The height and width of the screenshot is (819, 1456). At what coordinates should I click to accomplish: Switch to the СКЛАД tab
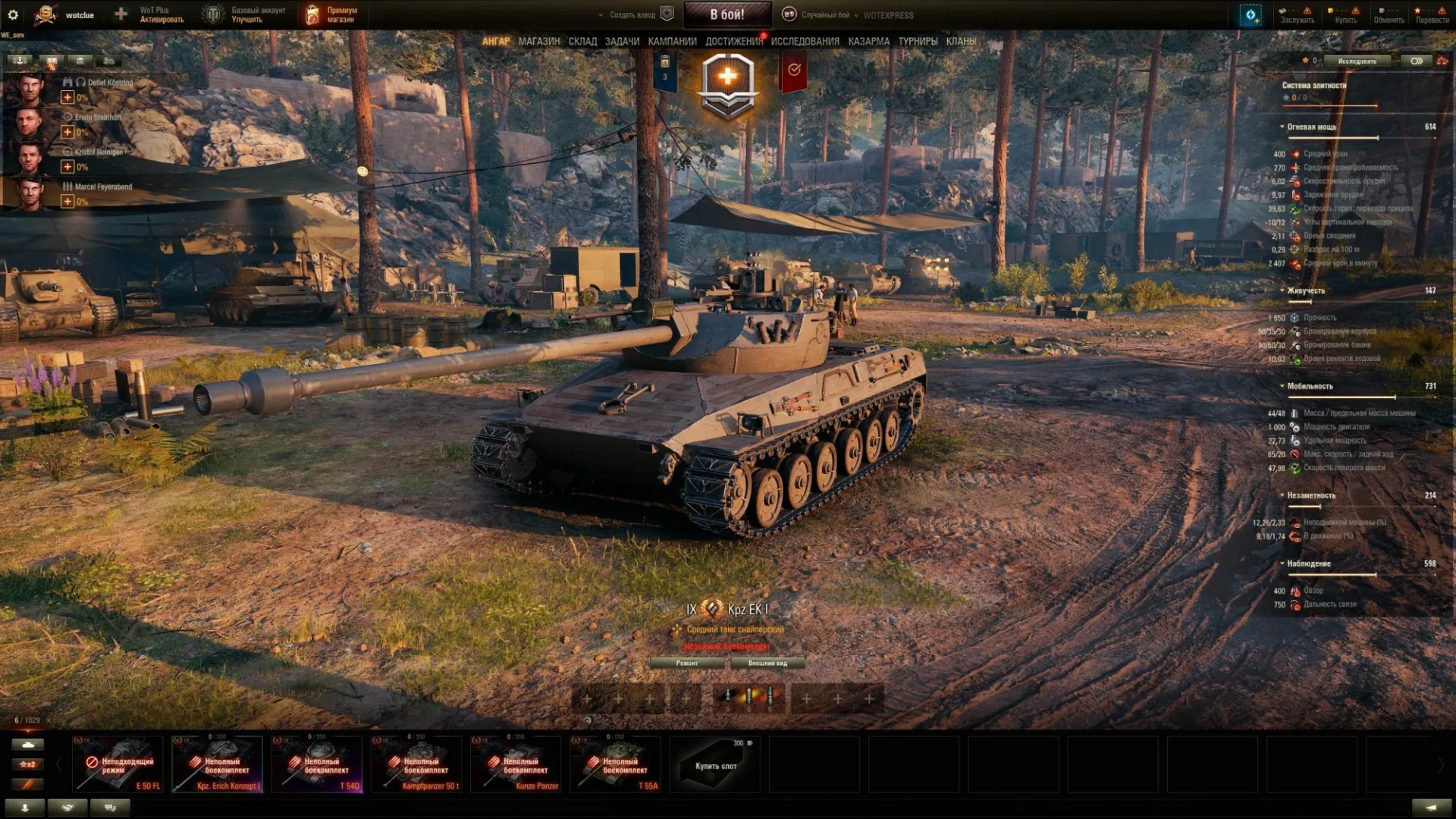coord(582,41)
